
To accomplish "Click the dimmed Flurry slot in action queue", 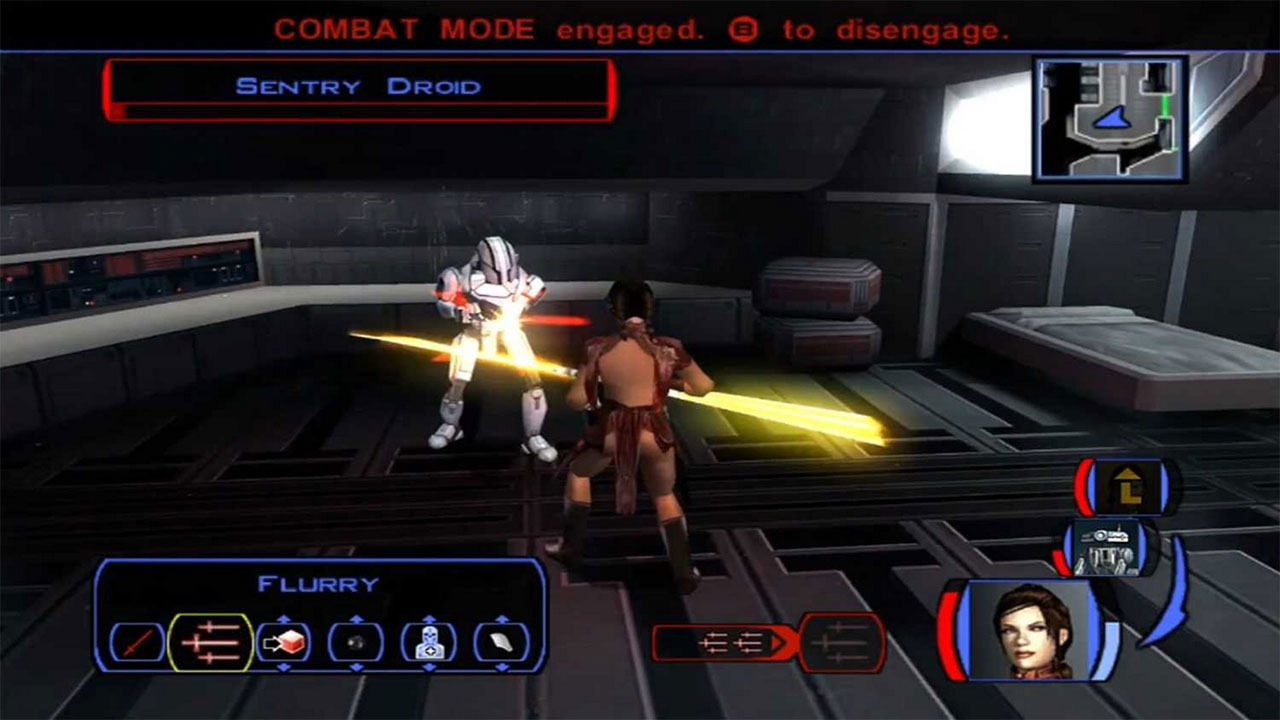I will [842, 643].
